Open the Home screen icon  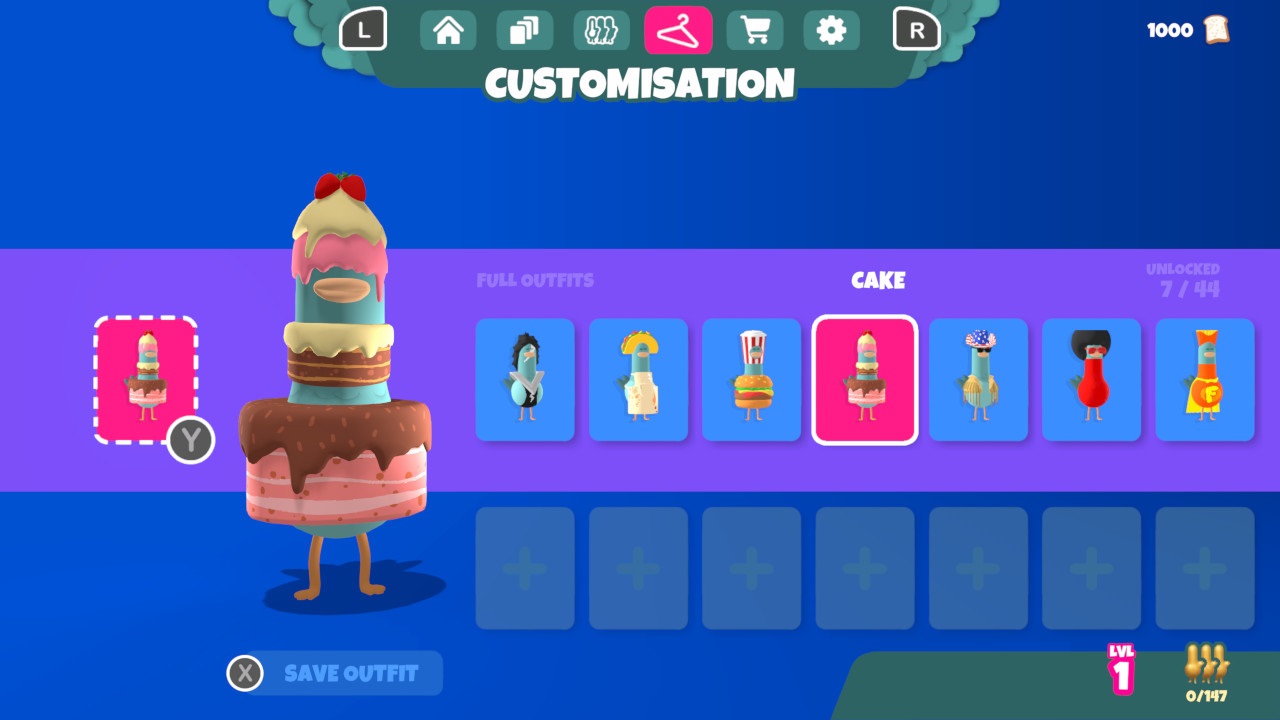pos(447,30)
